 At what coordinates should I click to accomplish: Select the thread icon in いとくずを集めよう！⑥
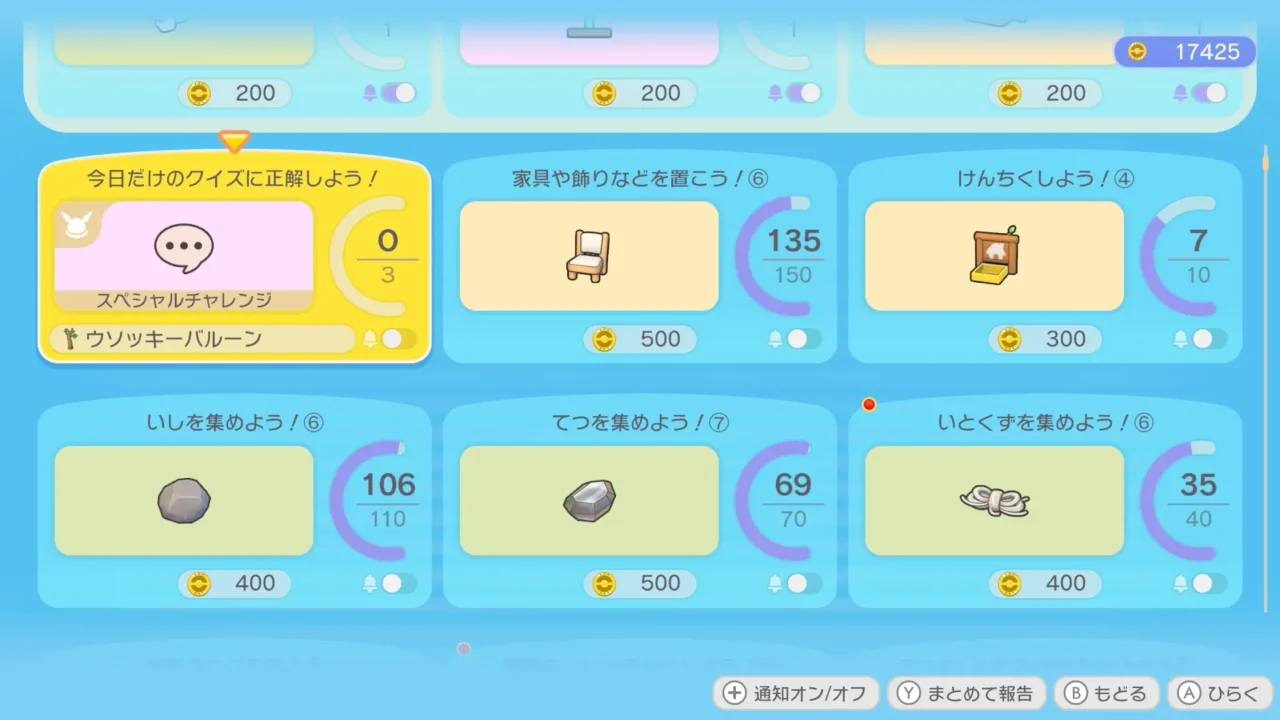click(993, 500)
